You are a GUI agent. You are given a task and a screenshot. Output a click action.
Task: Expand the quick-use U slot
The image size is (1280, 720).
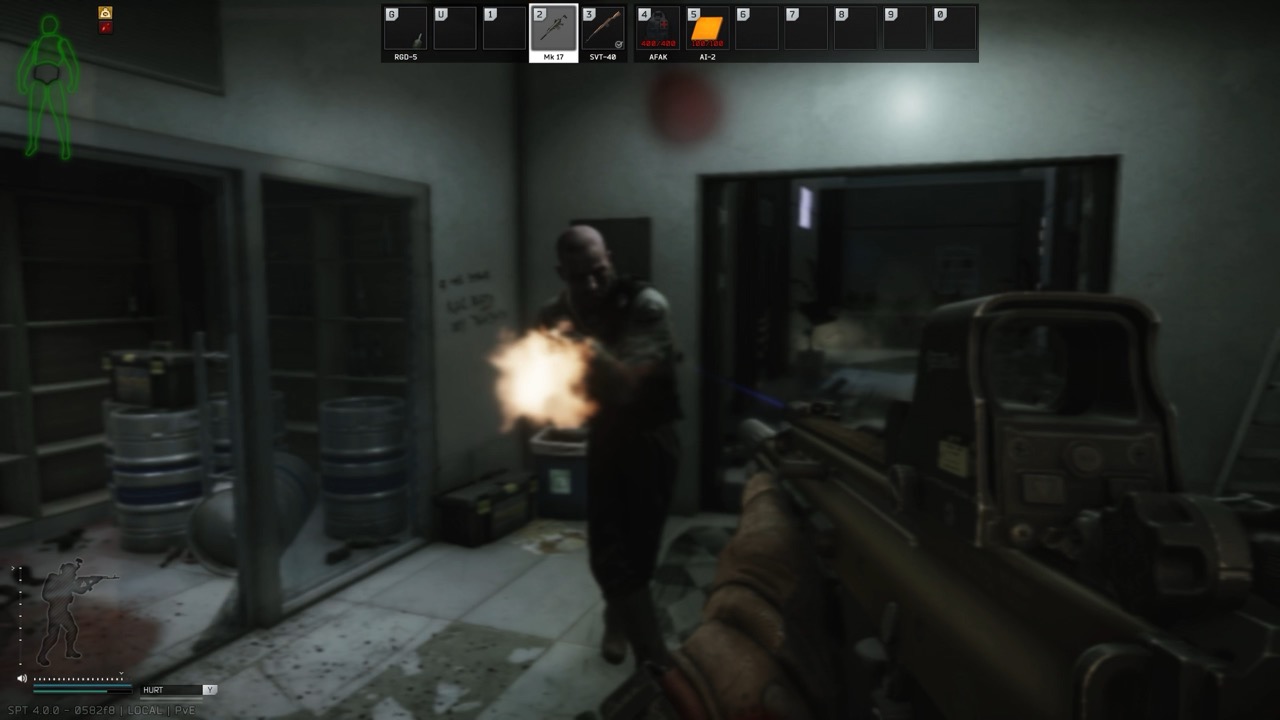456,27
